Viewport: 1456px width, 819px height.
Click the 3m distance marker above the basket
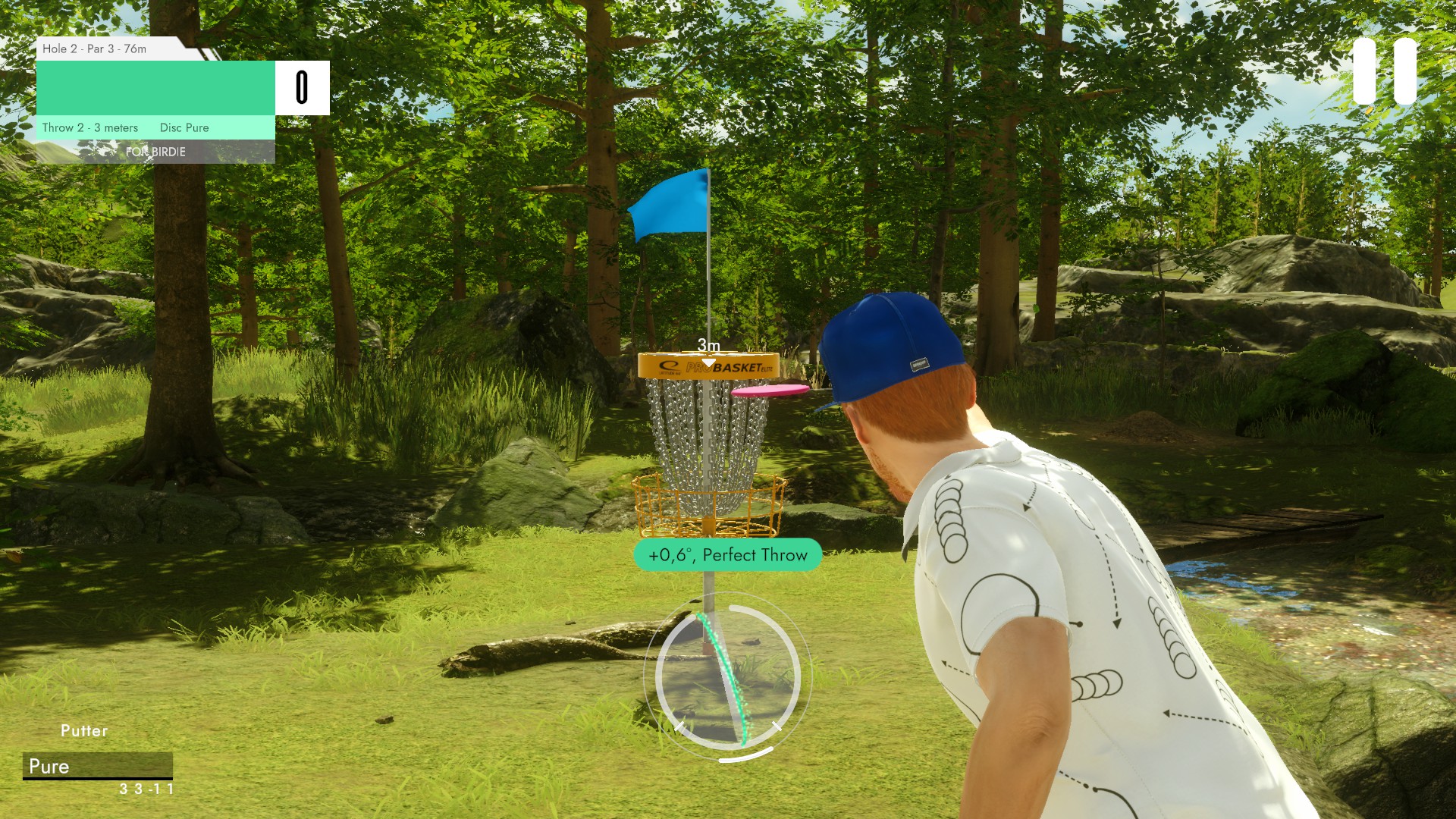(x=708, y=344)
